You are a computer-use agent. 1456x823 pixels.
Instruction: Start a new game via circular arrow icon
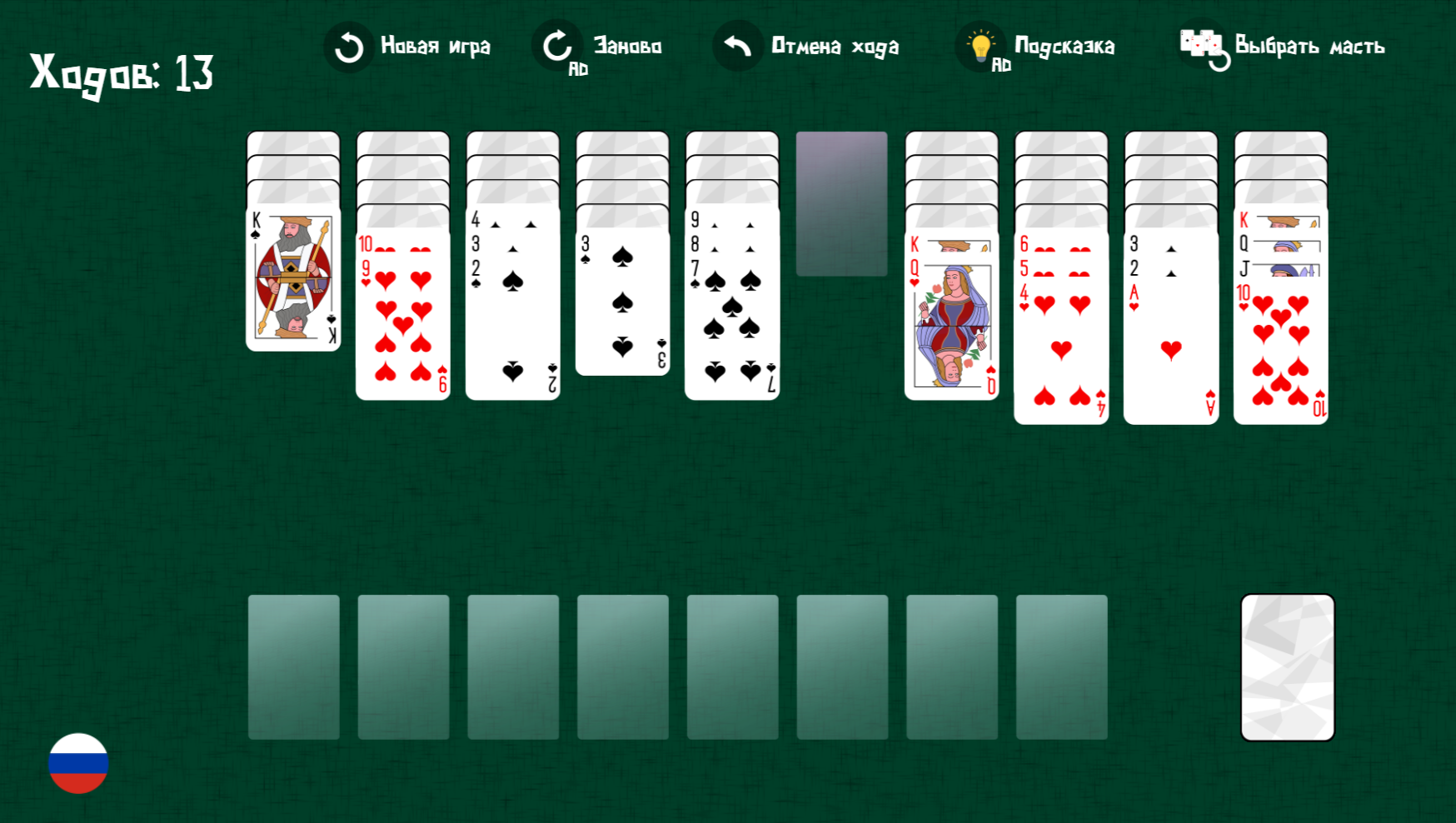[x=348, y=46]
